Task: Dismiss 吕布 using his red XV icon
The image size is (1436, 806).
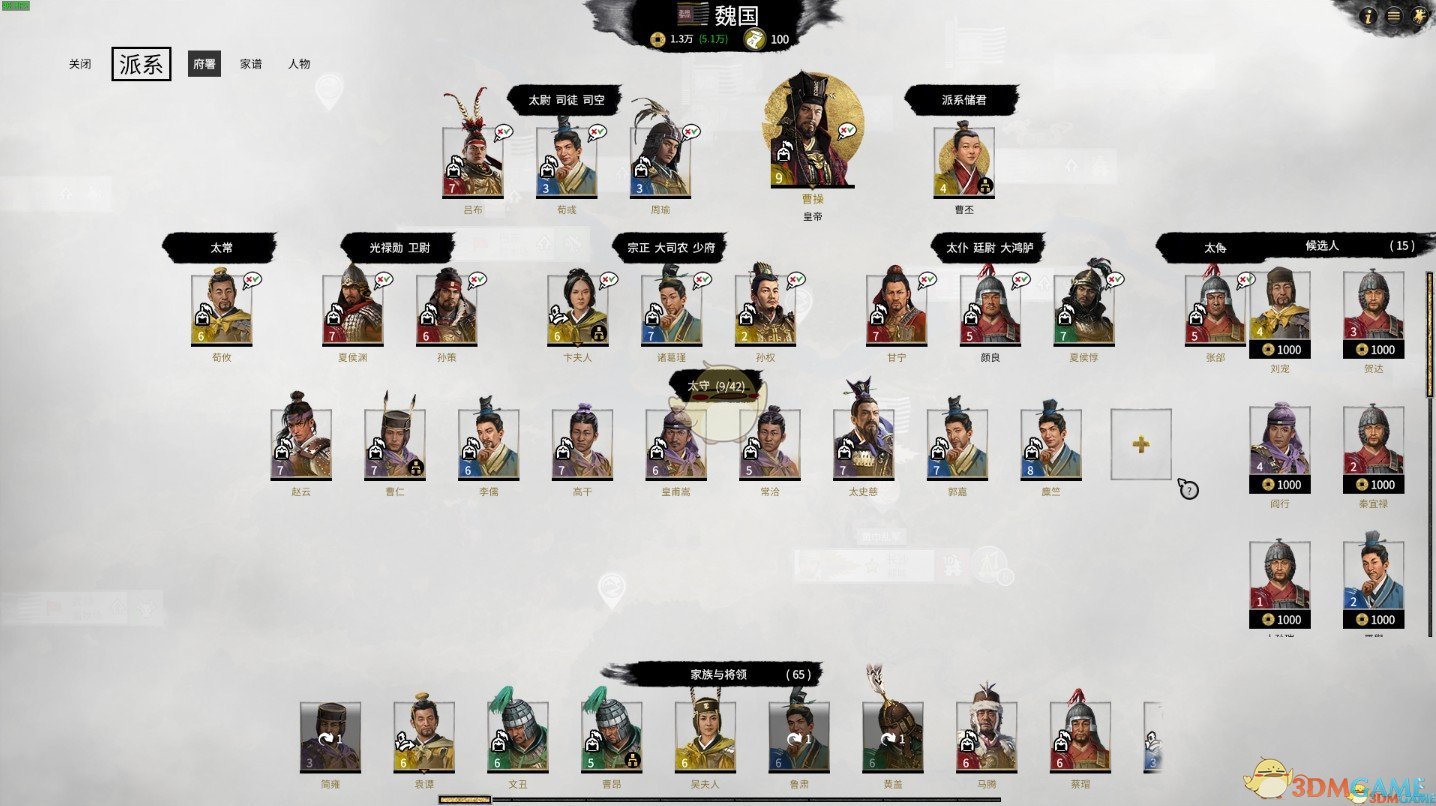Action: pyautogui.click(x=500, y=131)
